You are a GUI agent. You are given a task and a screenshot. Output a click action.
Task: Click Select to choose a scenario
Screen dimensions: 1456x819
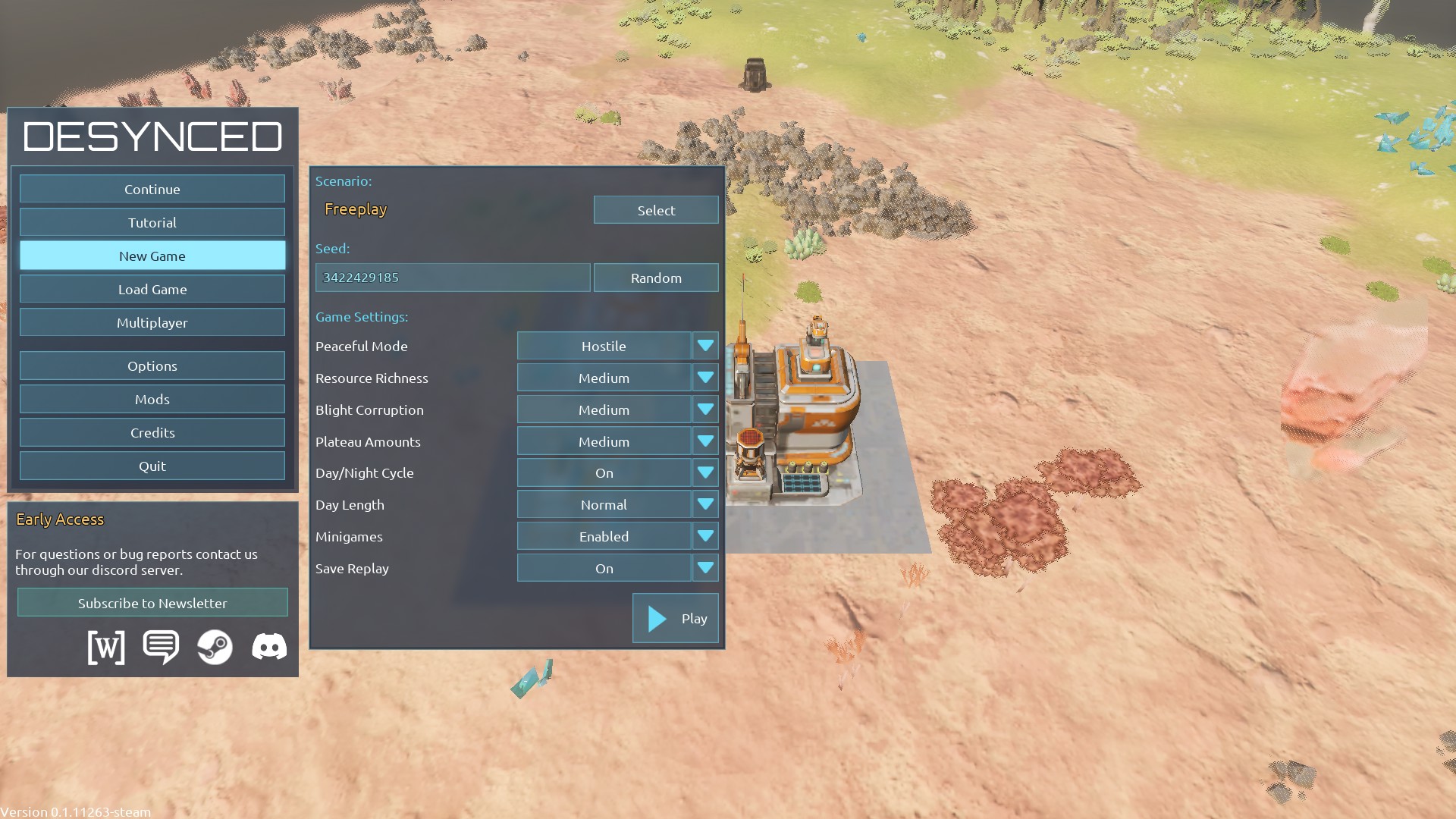(x=655, y=210)
